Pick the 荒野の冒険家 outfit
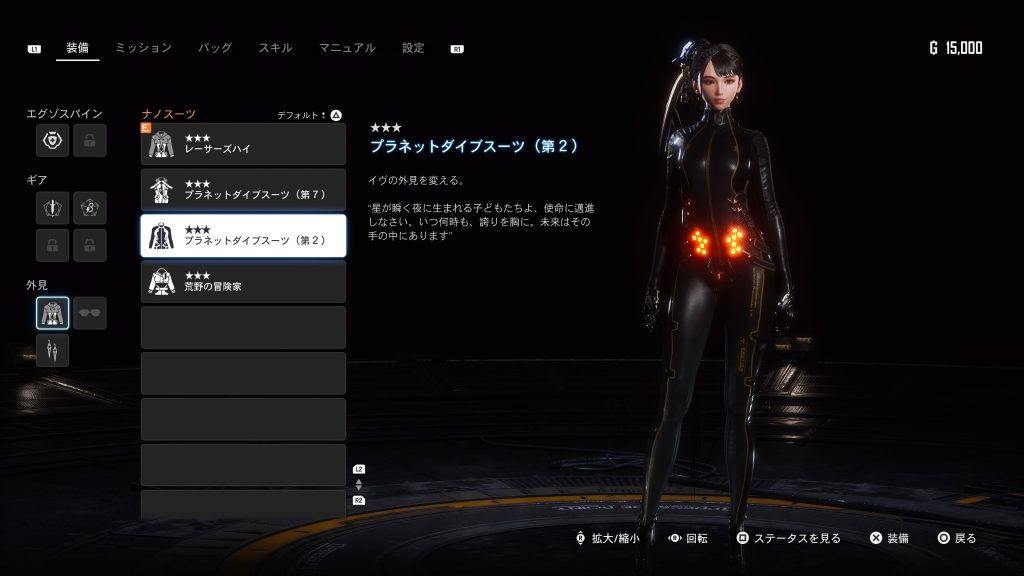Viewport: 1024px width, 576px height. [x=243, y=282]
